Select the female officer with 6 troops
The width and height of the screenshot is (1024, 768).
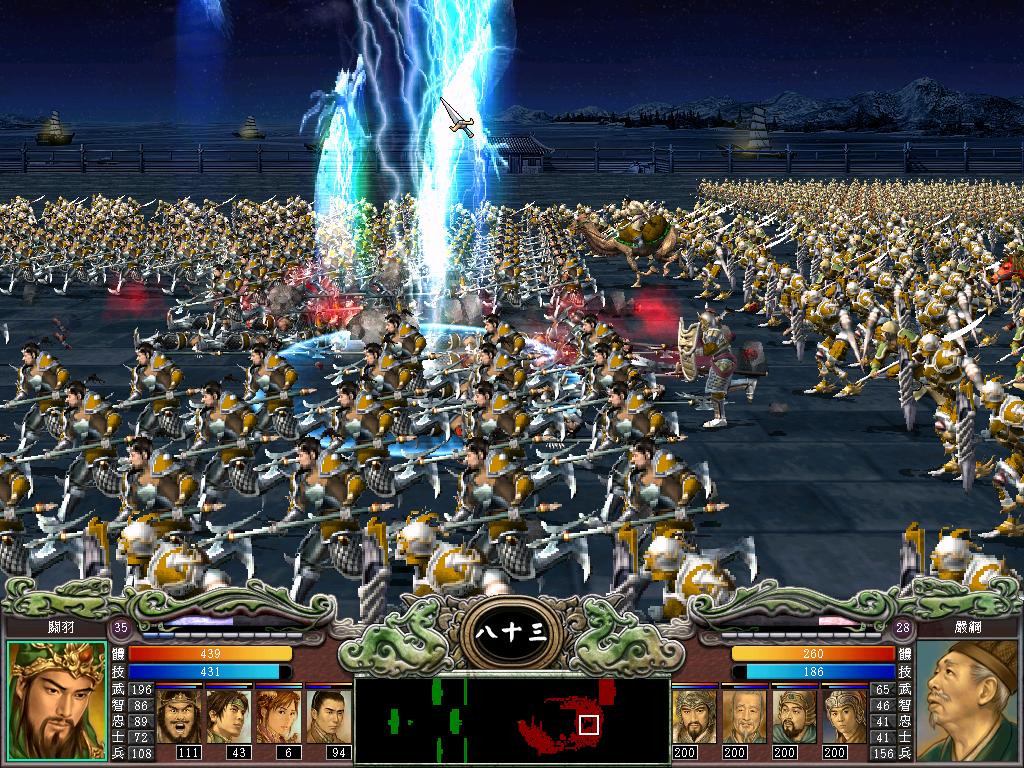(x=277, y=715)
